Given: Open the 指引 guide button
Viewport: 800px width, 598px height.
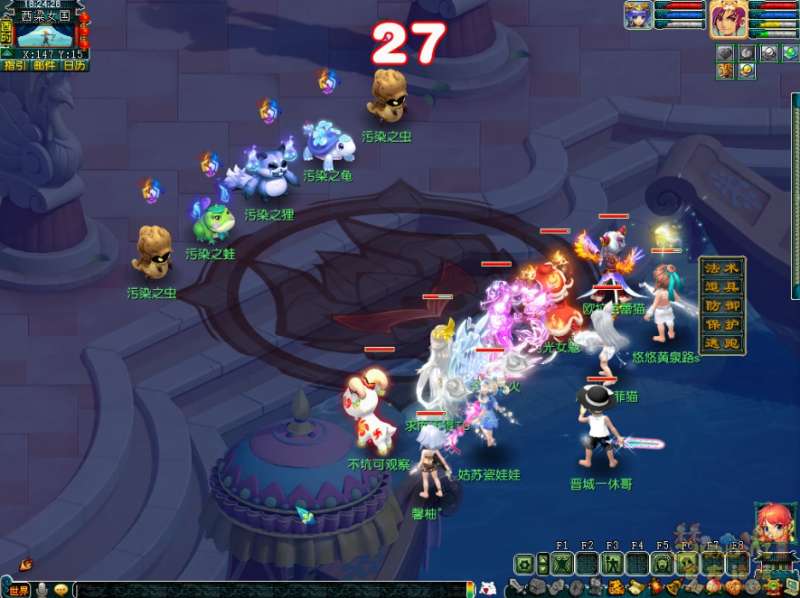Looking at the screenshot, I should pyautogui.click(x=15, y=66).
